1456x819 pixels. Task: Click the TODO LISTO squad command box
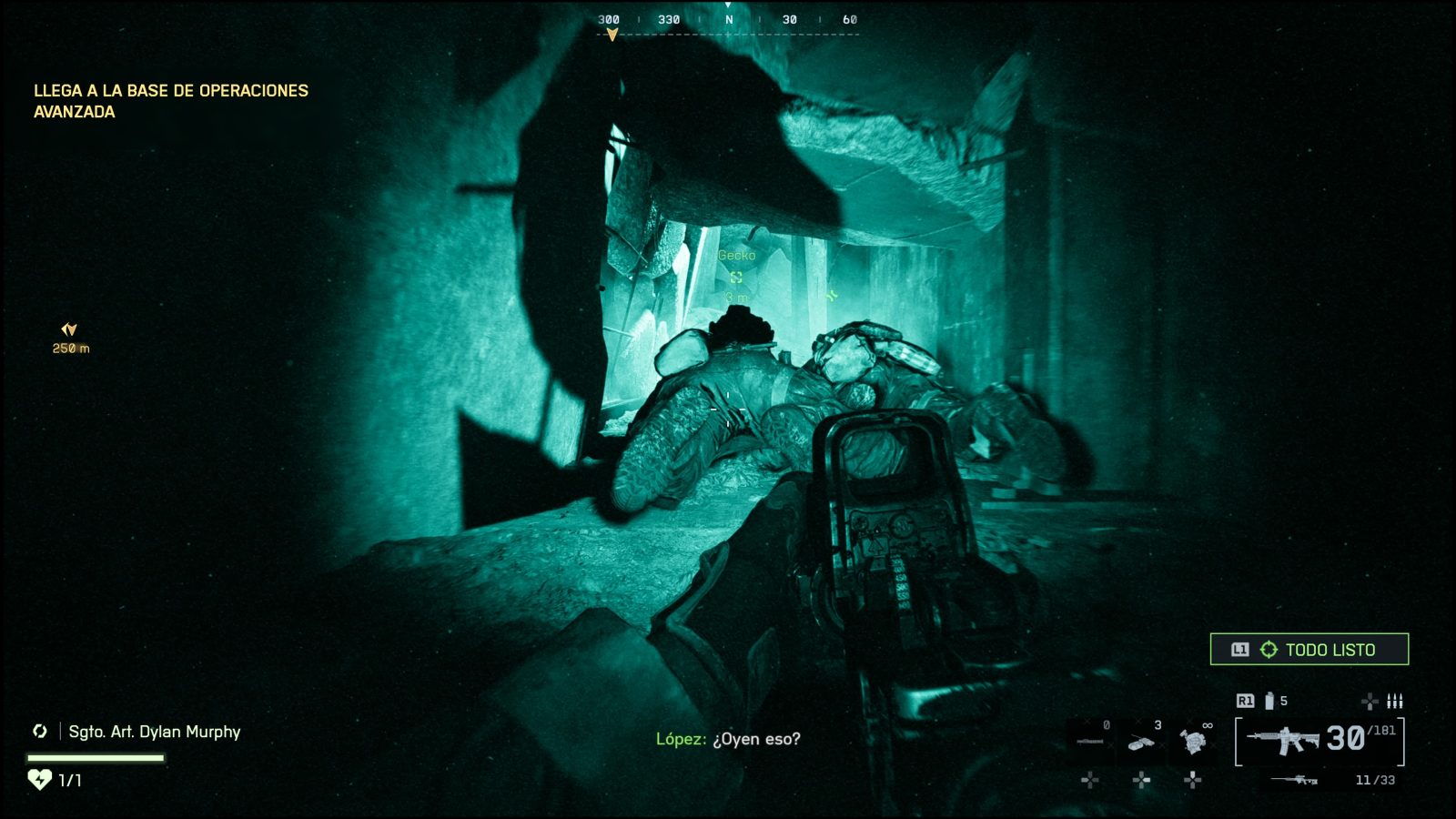click(x=1309, y=650)
